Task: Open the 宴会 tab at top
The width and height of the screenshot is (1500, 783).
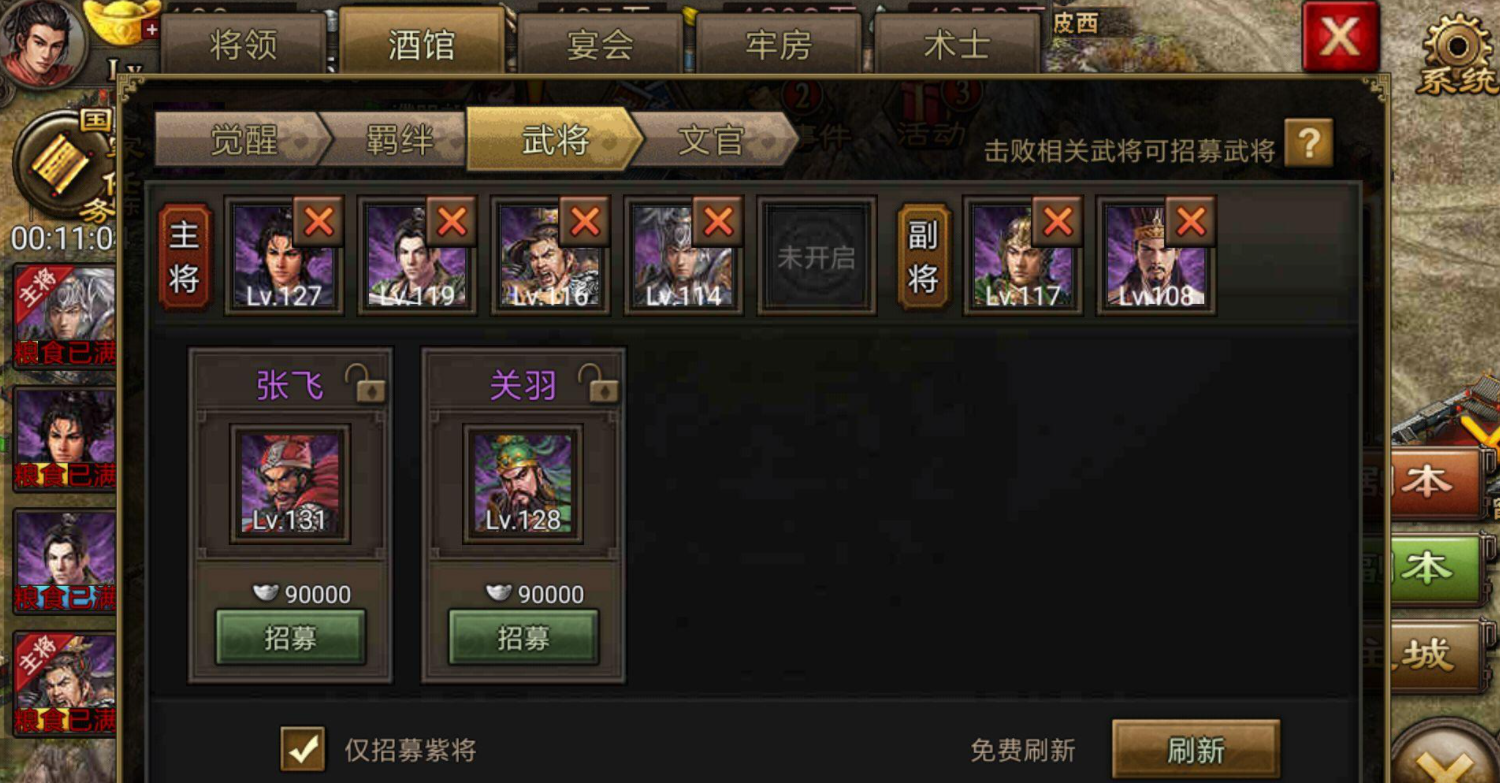Action: click(x=601, y=45)
